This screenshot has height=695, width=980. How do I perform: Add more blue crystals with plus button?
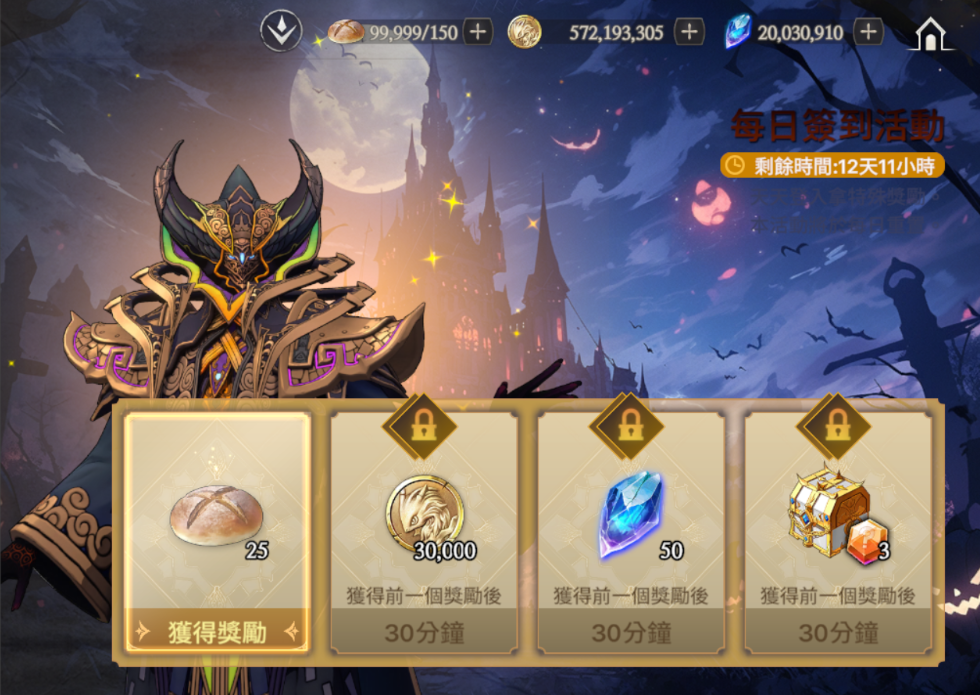pyautogui.click(x=868, y=32)
